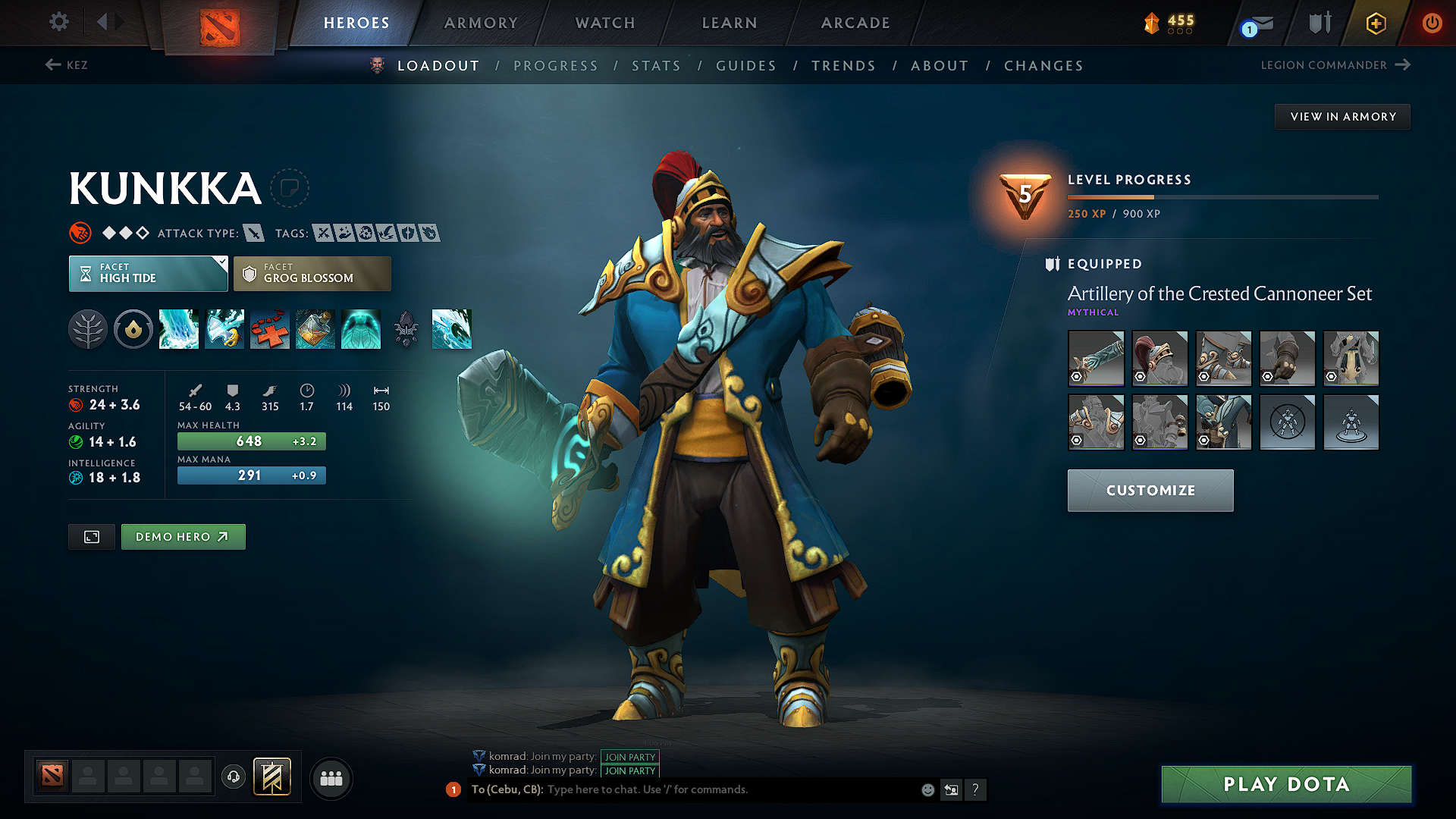Join komrad's party via JOIN PARTY
The width and height of the screenshot is (1456, 819).
pos(630,757)
